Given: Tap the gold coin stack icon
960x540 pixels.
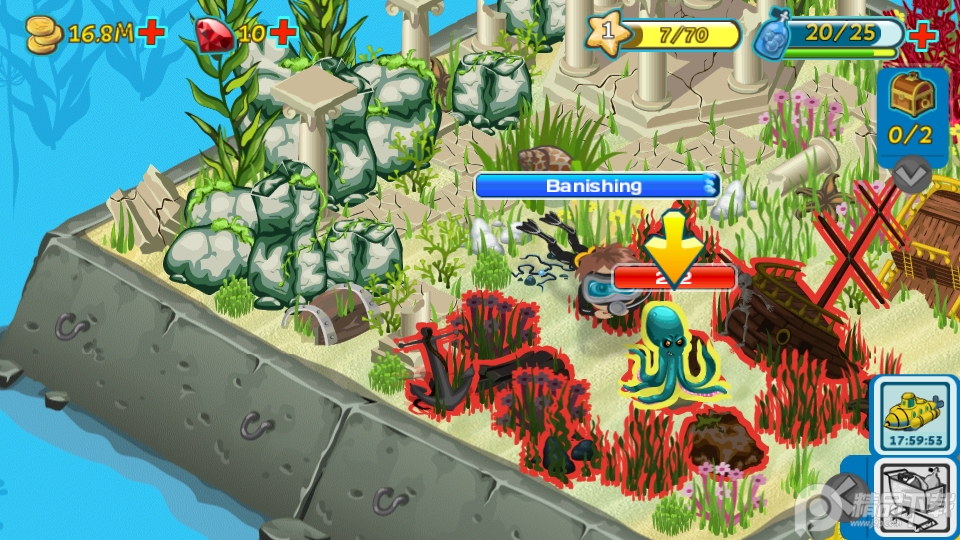Looking at the screenshot, I should tap(45, 34).
